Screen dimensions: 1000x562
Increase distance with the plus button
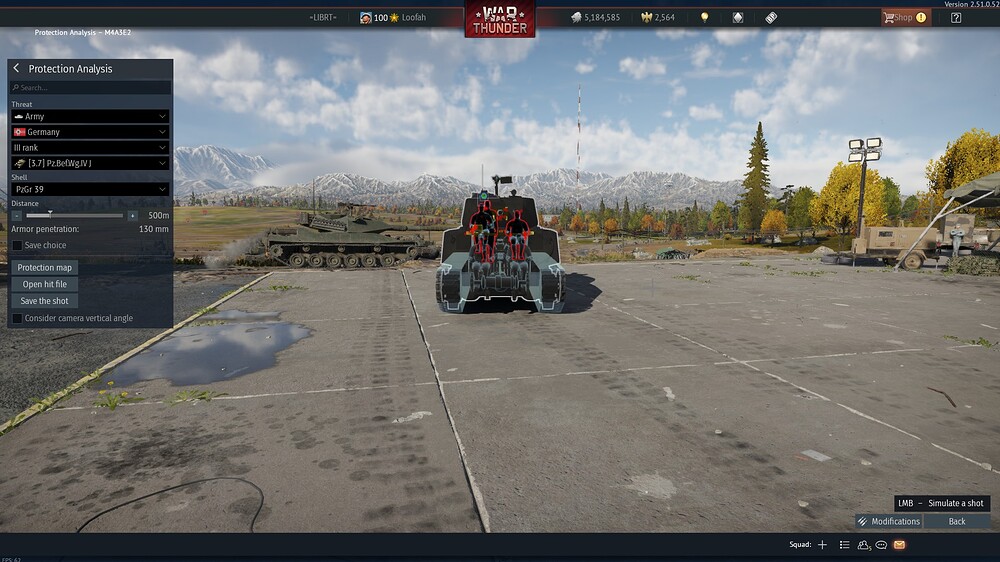(x=132, y=215)
